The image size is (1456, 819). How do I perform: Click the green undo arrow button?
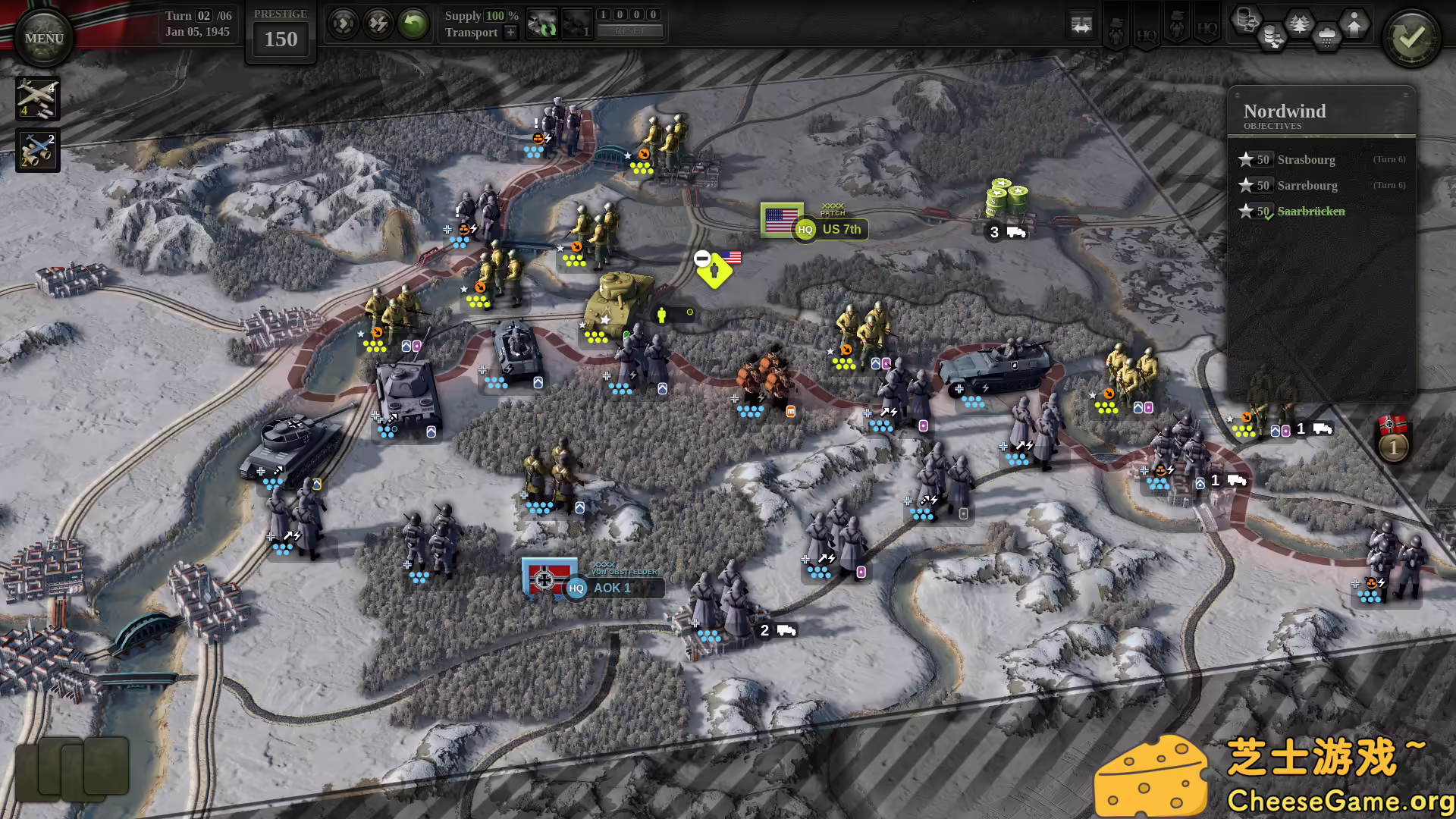point(413,24)
